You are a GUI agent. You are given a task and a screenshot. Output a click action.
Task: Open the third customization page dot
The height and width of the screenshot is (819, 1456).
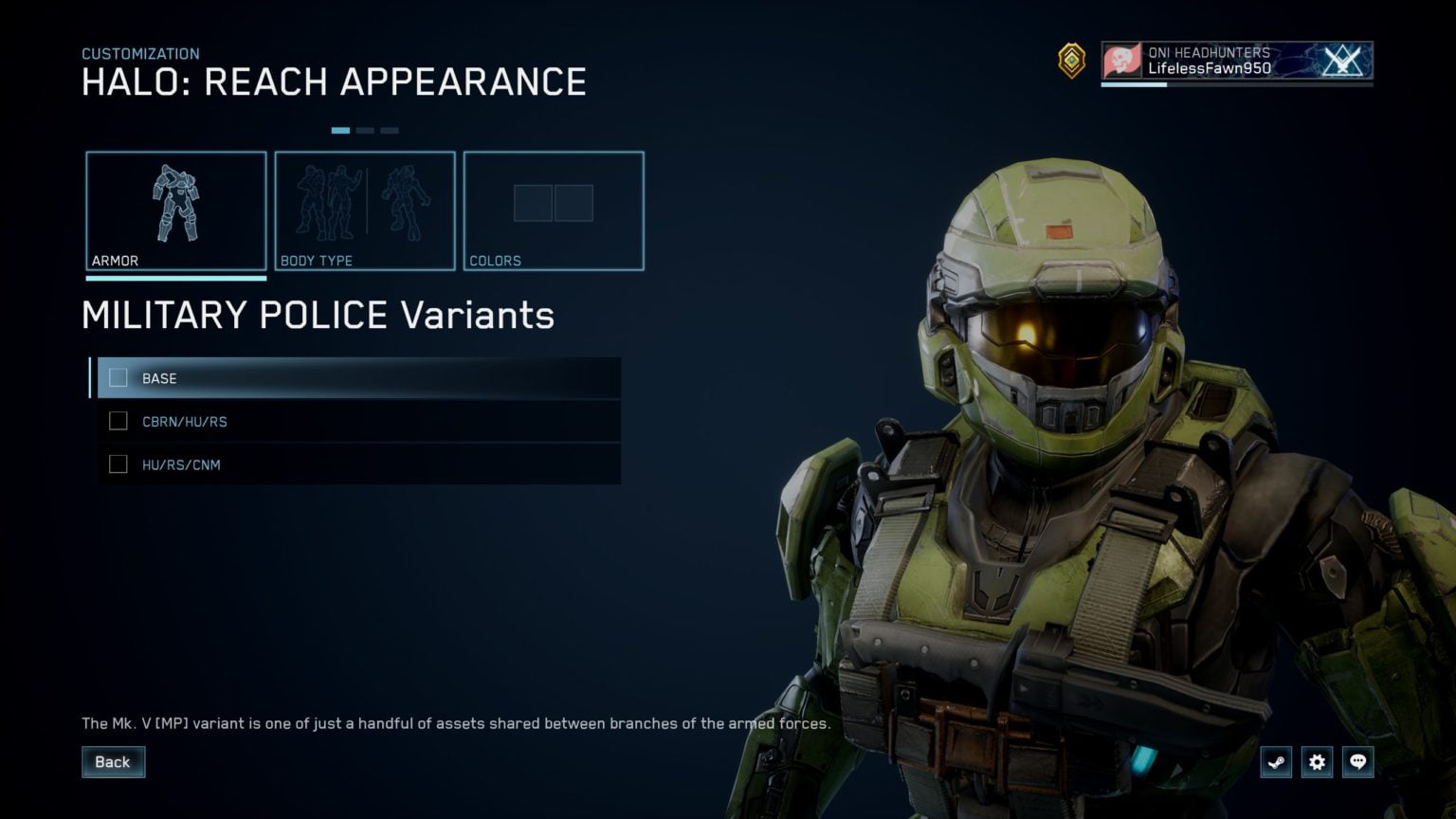[x=390, y=131]
